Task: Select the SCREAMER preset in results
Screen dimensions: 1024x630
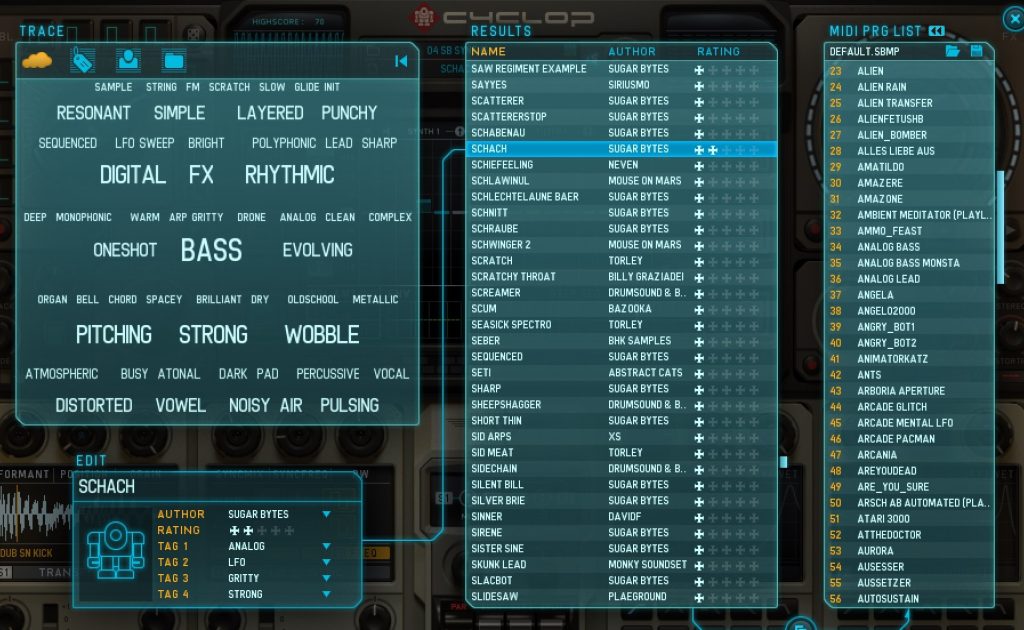Action: [x=496, y=293]
